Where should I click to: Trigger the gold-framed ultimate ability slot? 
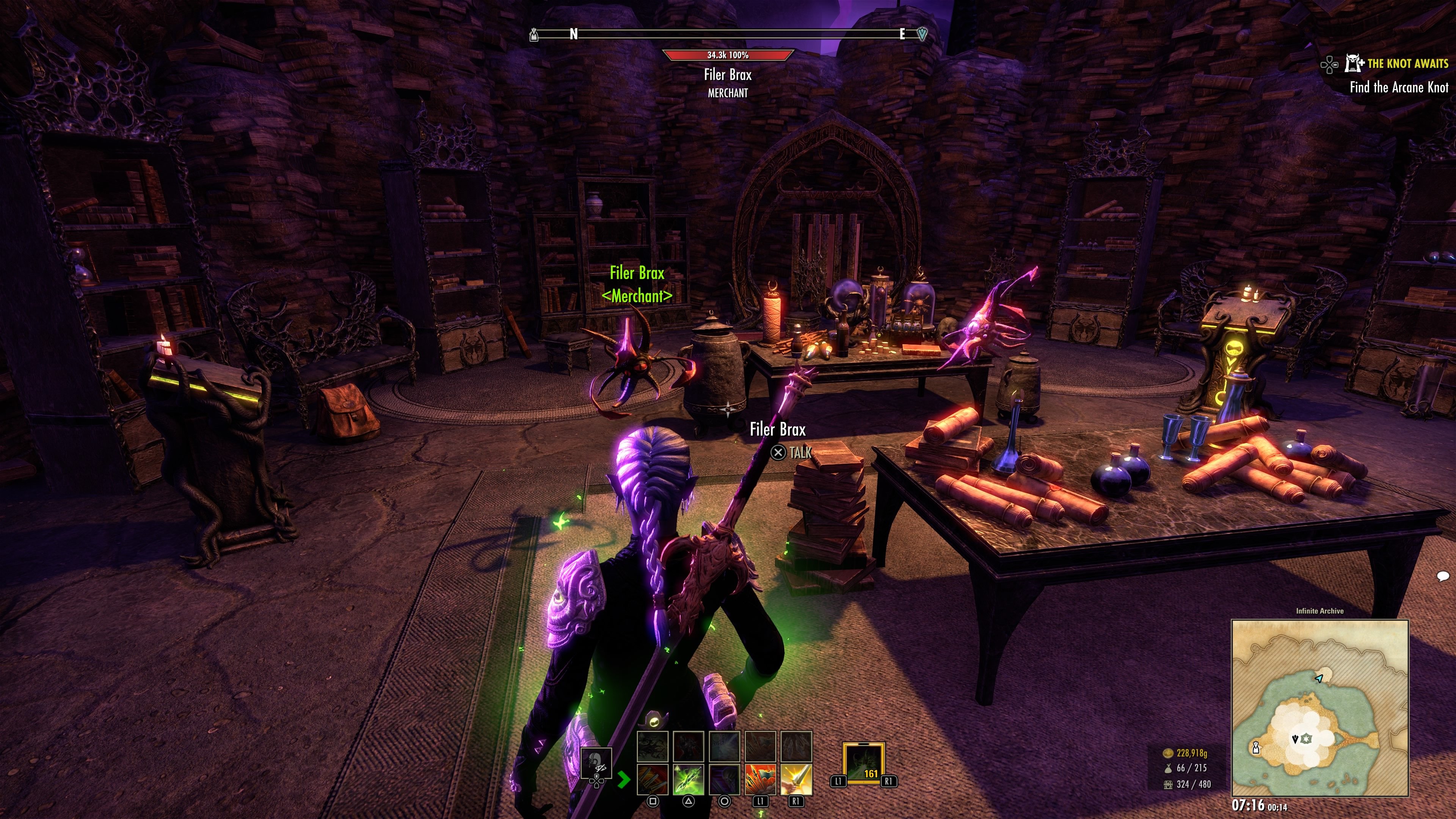(863, 764)
